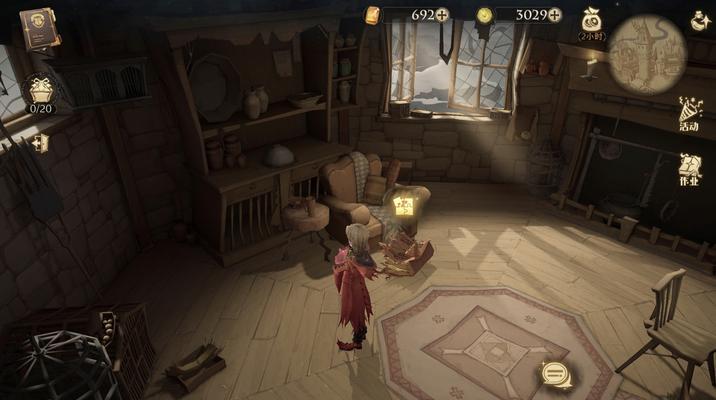Open the Hogwarts crest handbook
The width and height of the screenshot is (716, 400).
(x=39, y=27)
